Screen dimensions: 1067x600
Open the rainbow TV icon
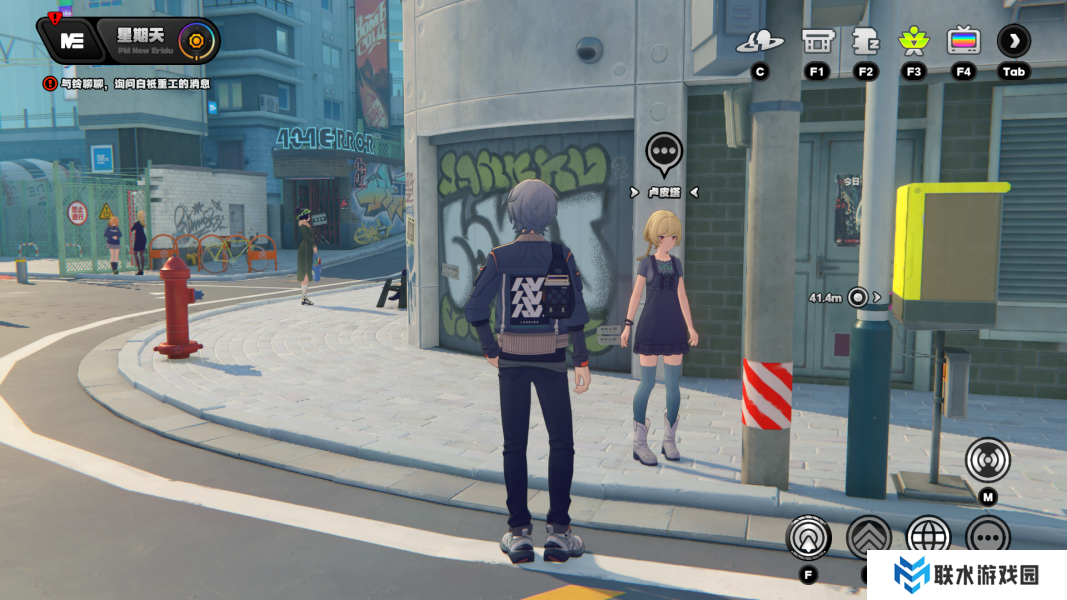(963, 42)
